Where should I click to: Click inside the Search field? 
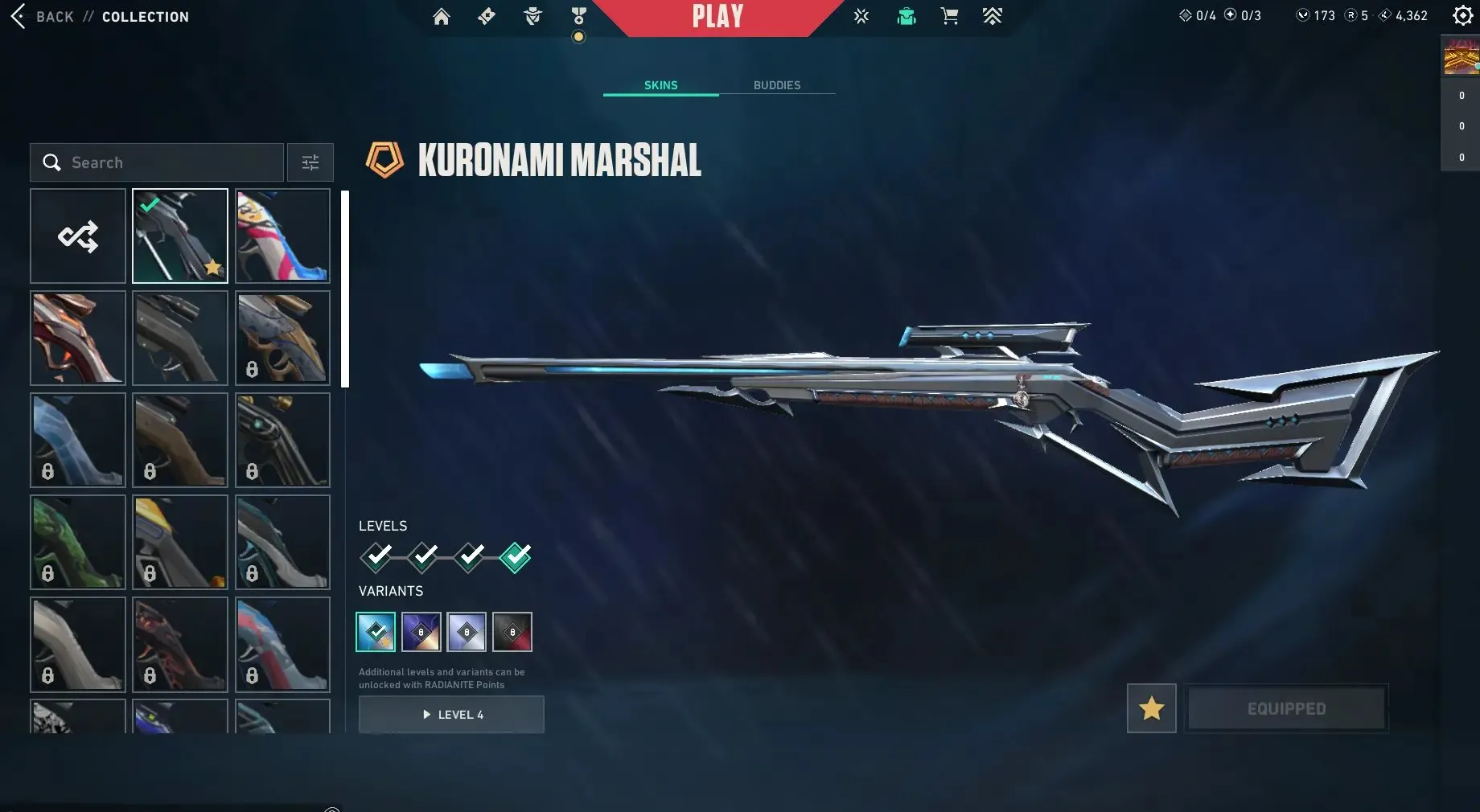point(157,162)
